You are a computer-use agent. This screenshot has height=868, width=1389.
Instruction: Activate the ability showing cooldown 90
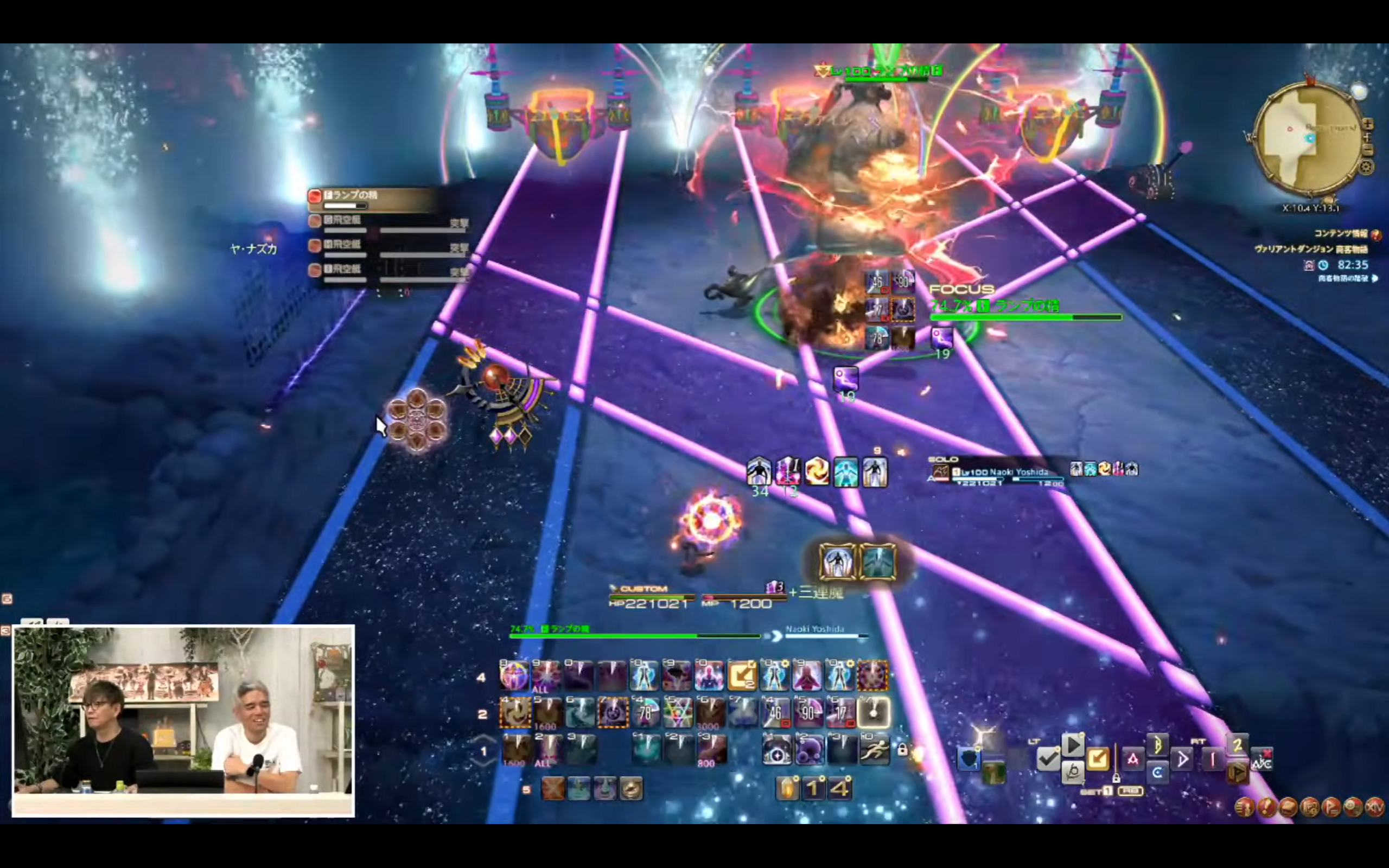[807, 713]
